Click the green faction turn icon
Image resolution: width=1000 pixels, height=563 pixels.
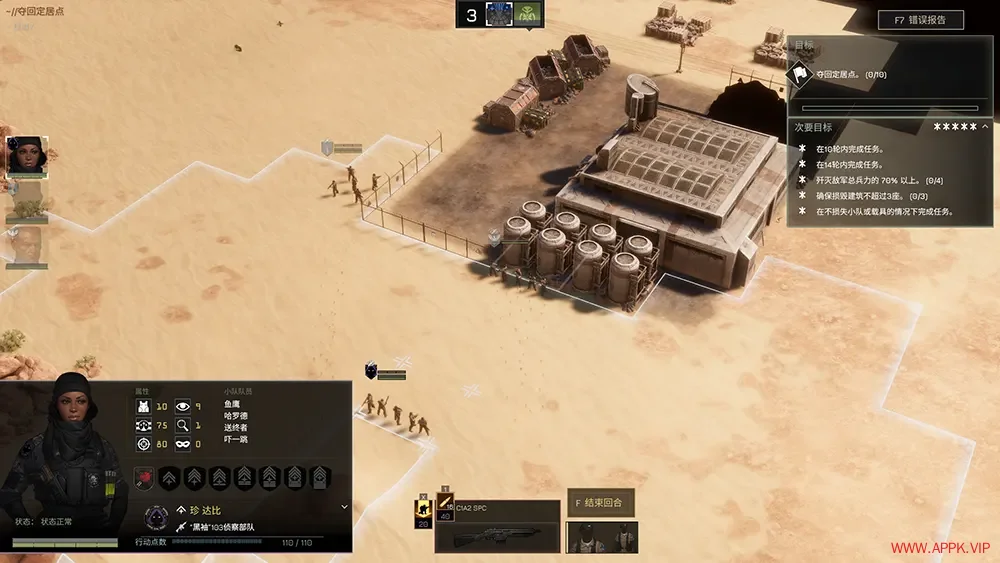pos(528,14)
